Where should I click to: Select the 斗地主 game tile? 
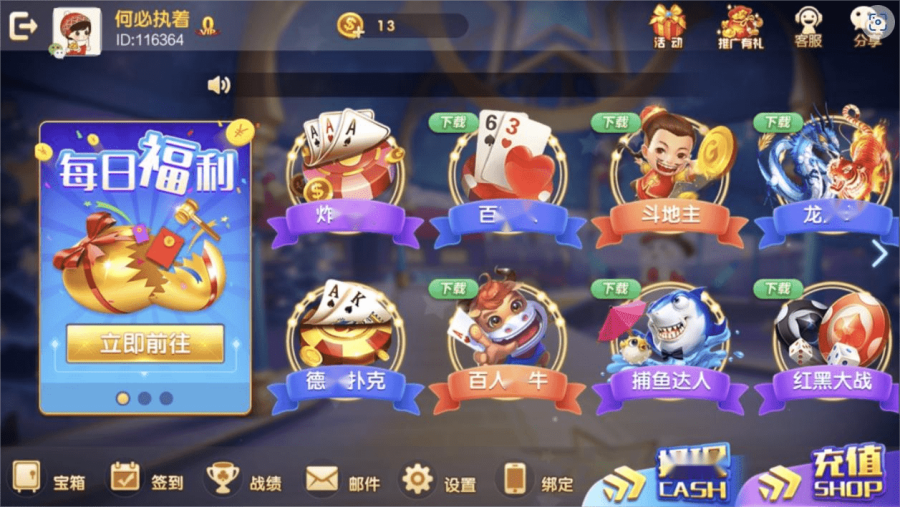669,180
